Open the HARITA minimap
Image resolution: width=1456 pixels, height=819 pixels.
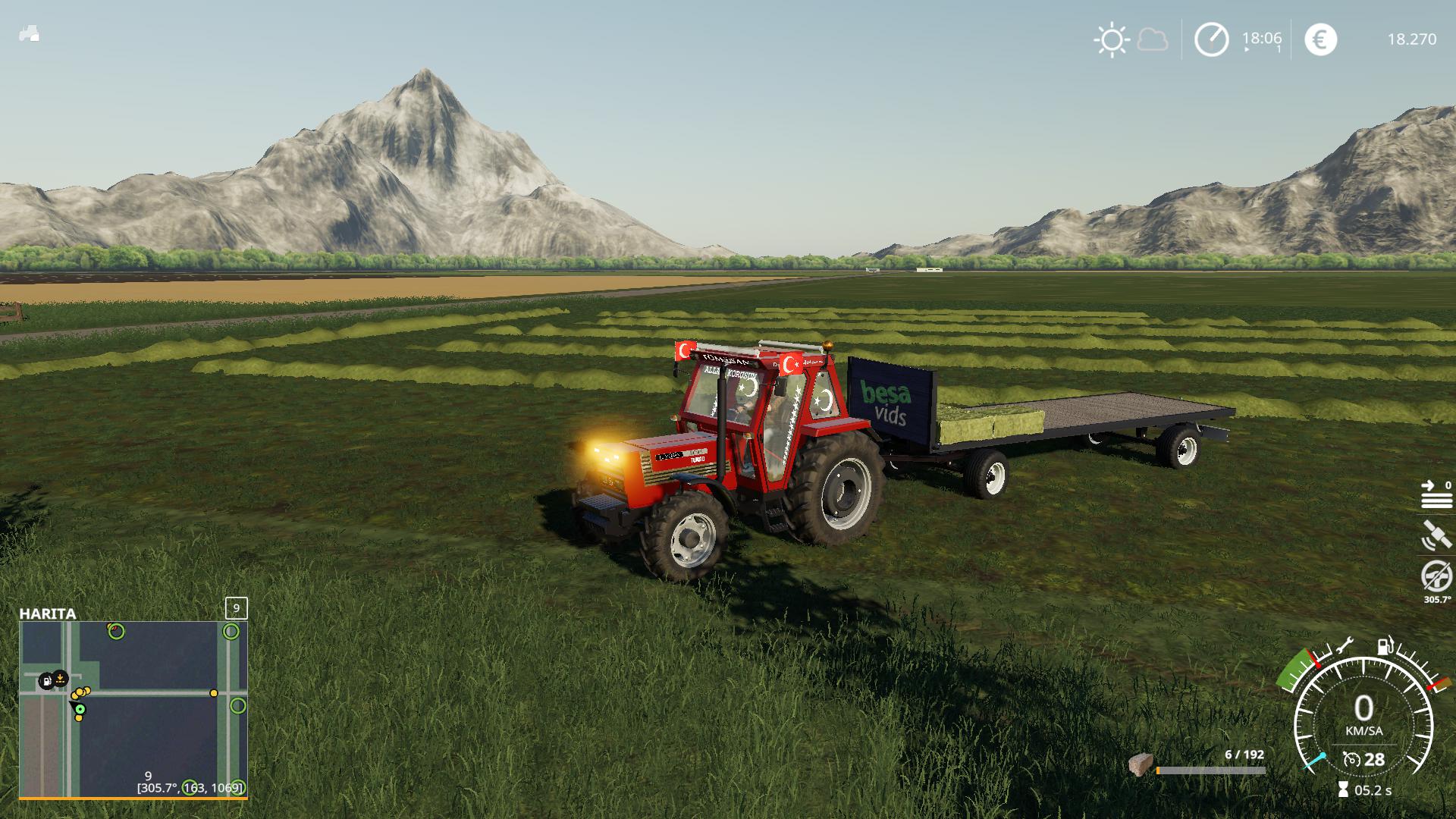click(x=133, y=710)
